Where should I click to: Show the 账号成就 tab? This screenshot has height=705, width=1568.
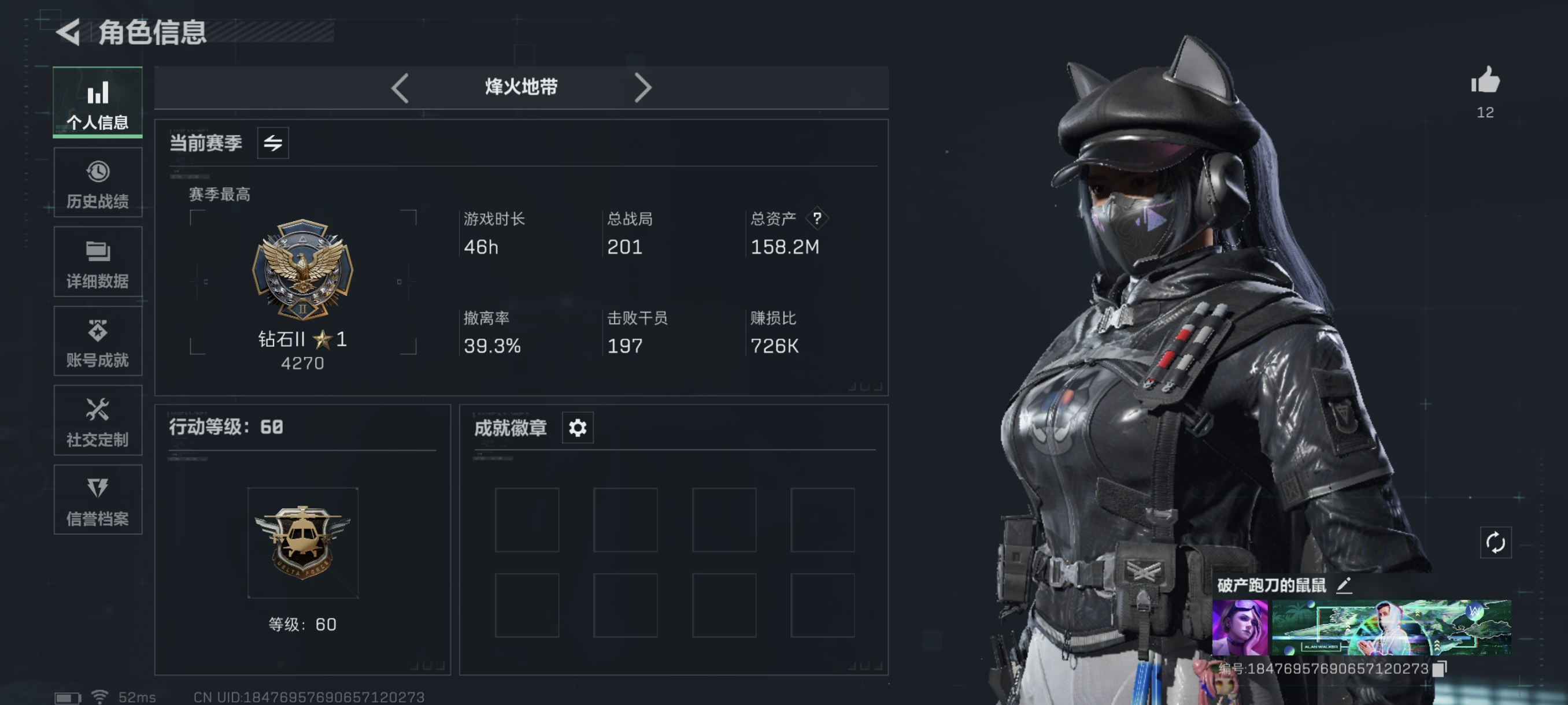[x=97, y=342]
